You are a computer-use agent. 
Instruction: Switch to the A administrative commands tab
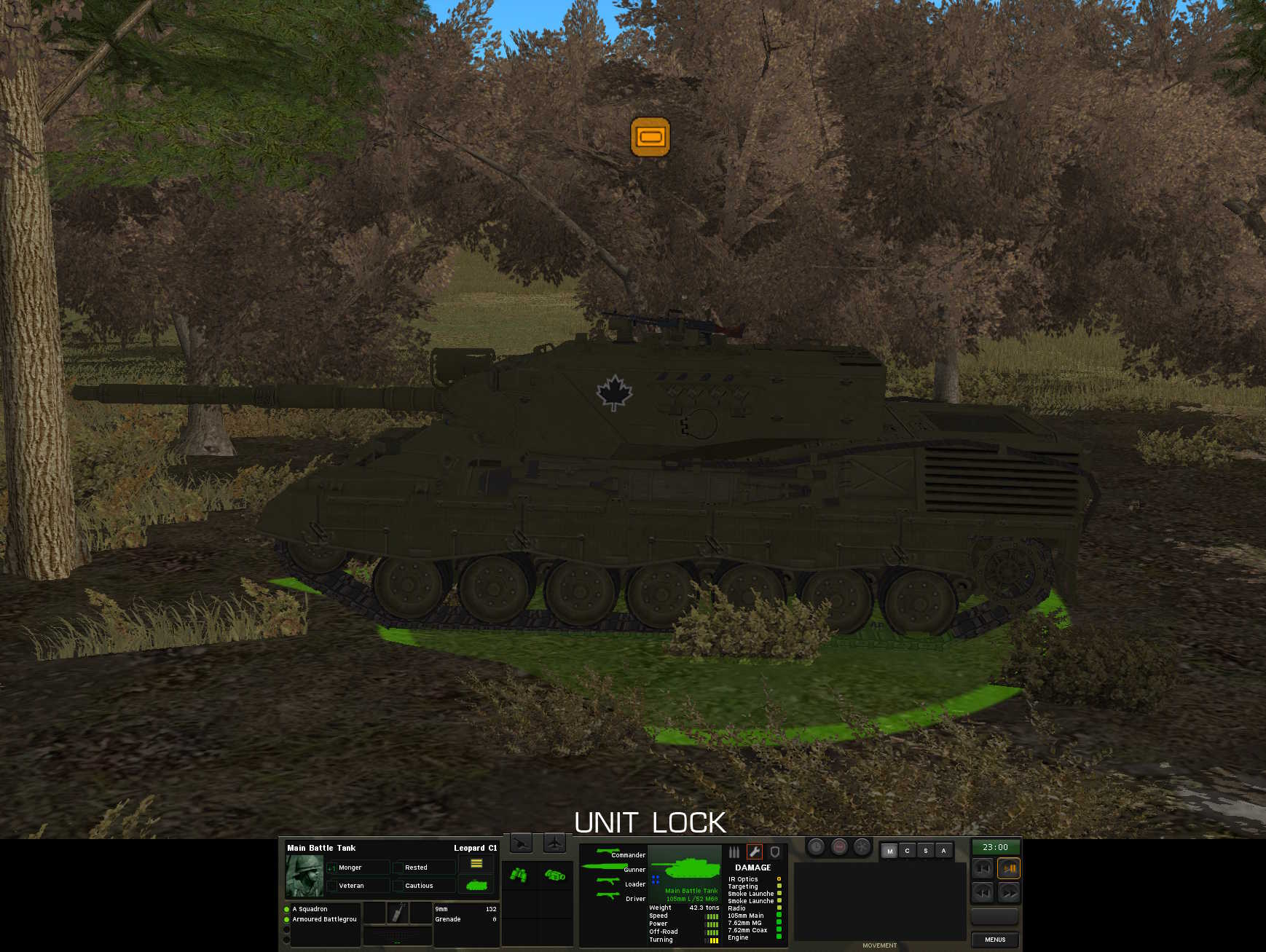943,851
